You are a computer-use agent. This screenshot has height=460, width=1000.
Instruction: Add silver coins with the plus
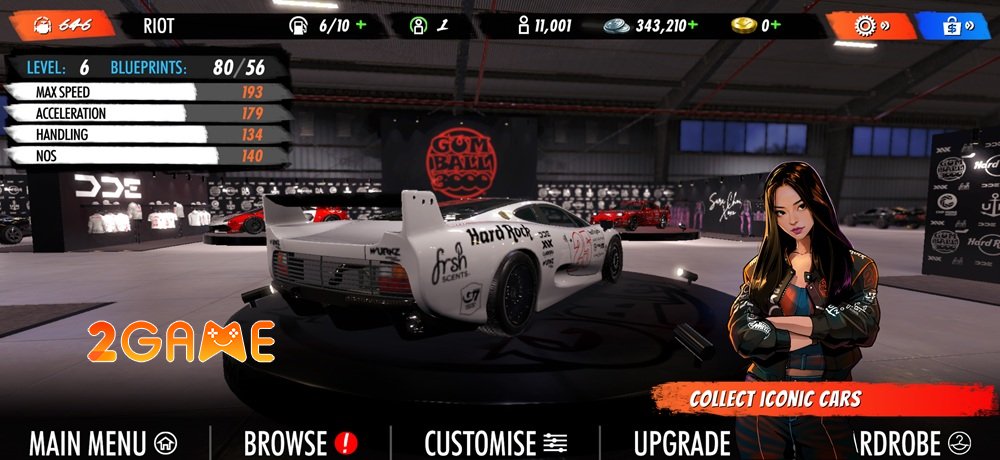click(x=692, y=26)
